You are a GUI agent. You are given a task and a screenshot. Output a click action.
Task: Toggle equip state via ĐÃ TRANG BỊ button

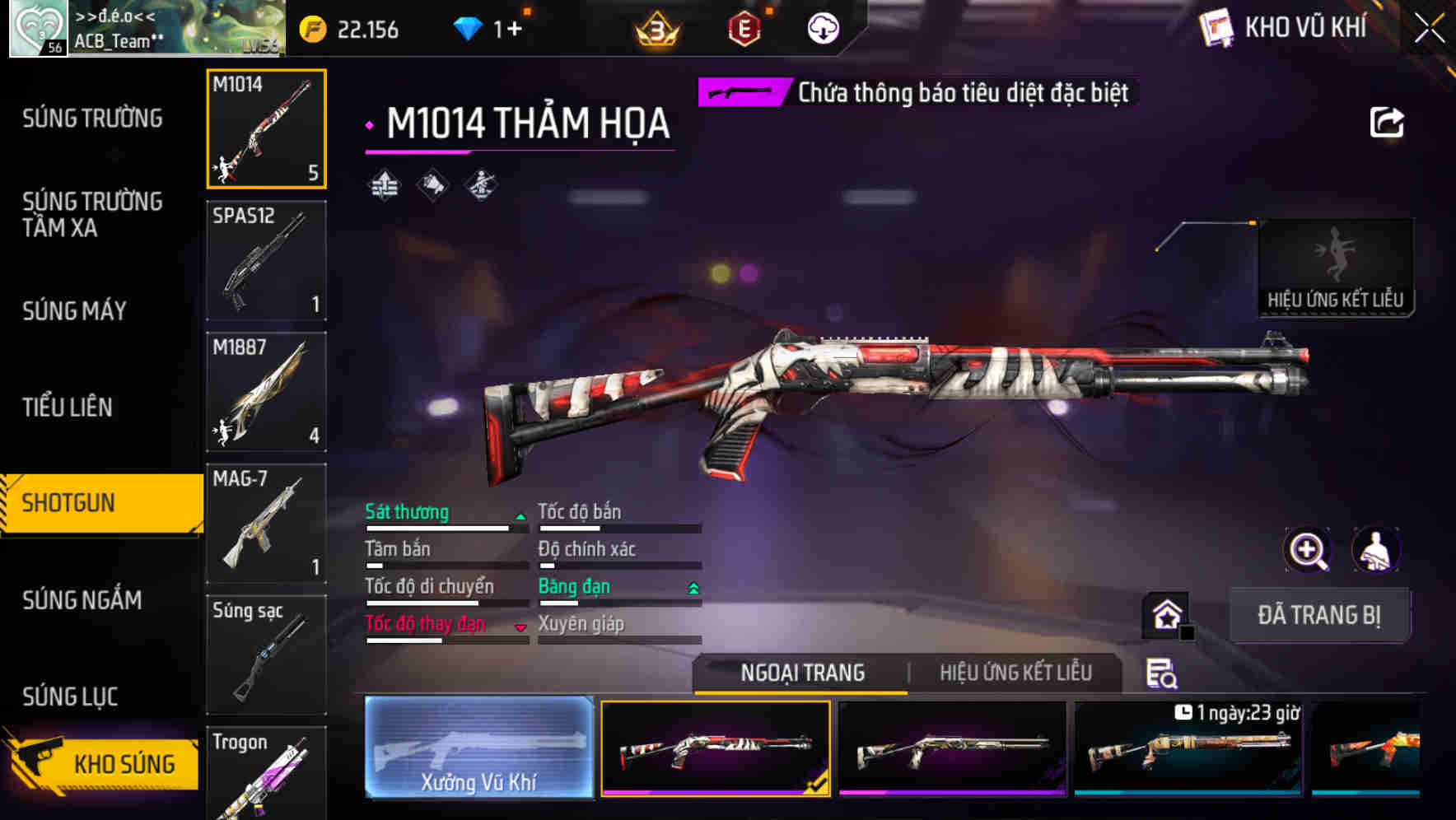[x=1319, y=615]
